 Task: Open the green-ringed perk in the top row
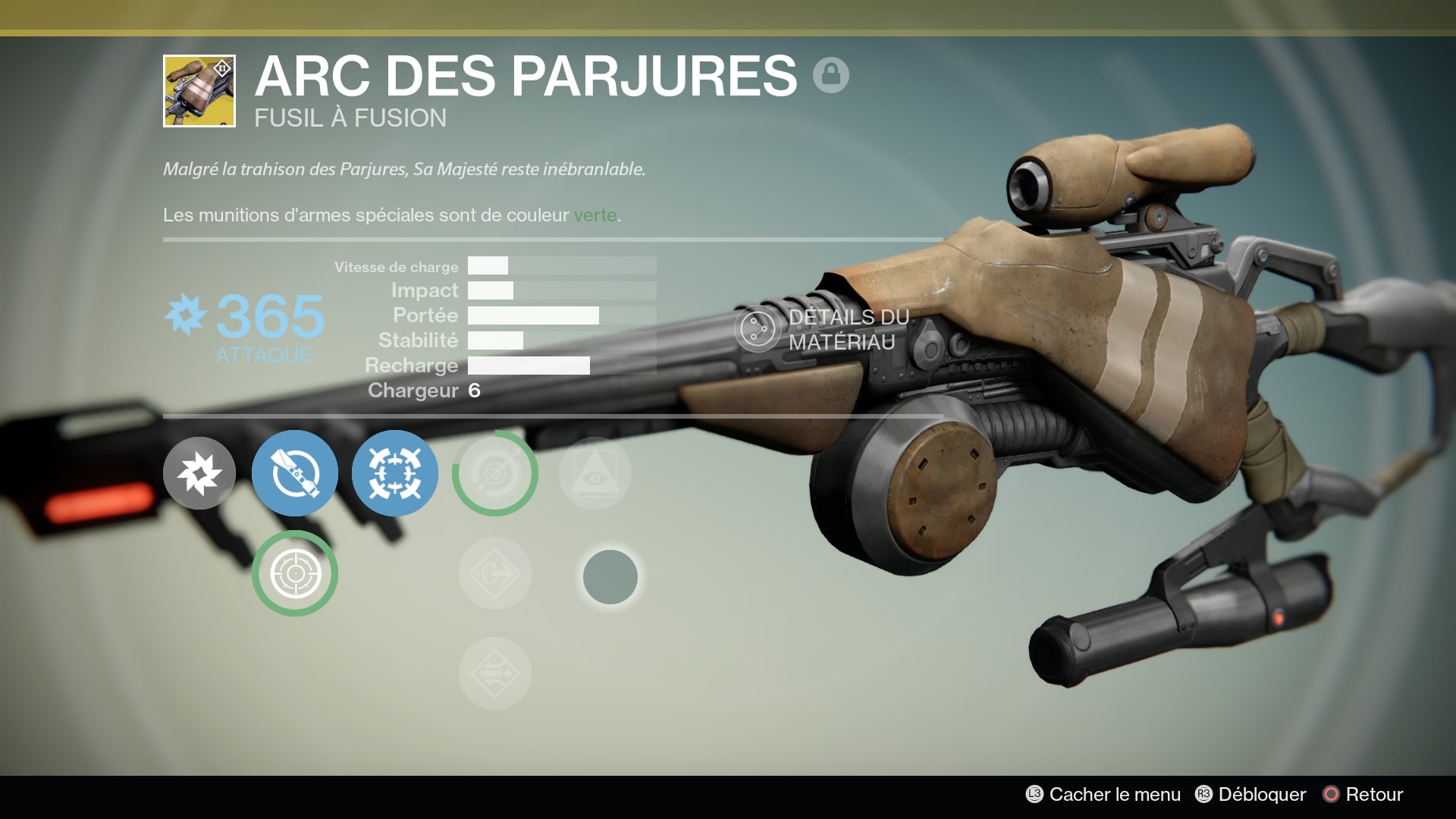[494, 472]
